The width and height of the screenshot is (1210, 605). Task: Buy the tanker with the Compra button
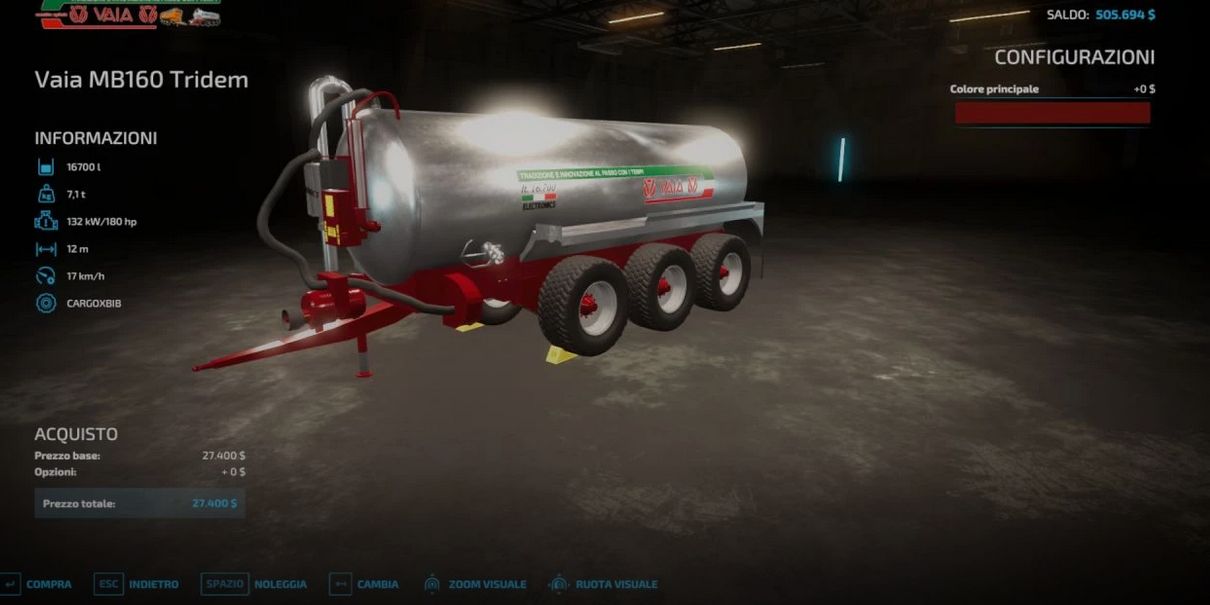point(38,584)
